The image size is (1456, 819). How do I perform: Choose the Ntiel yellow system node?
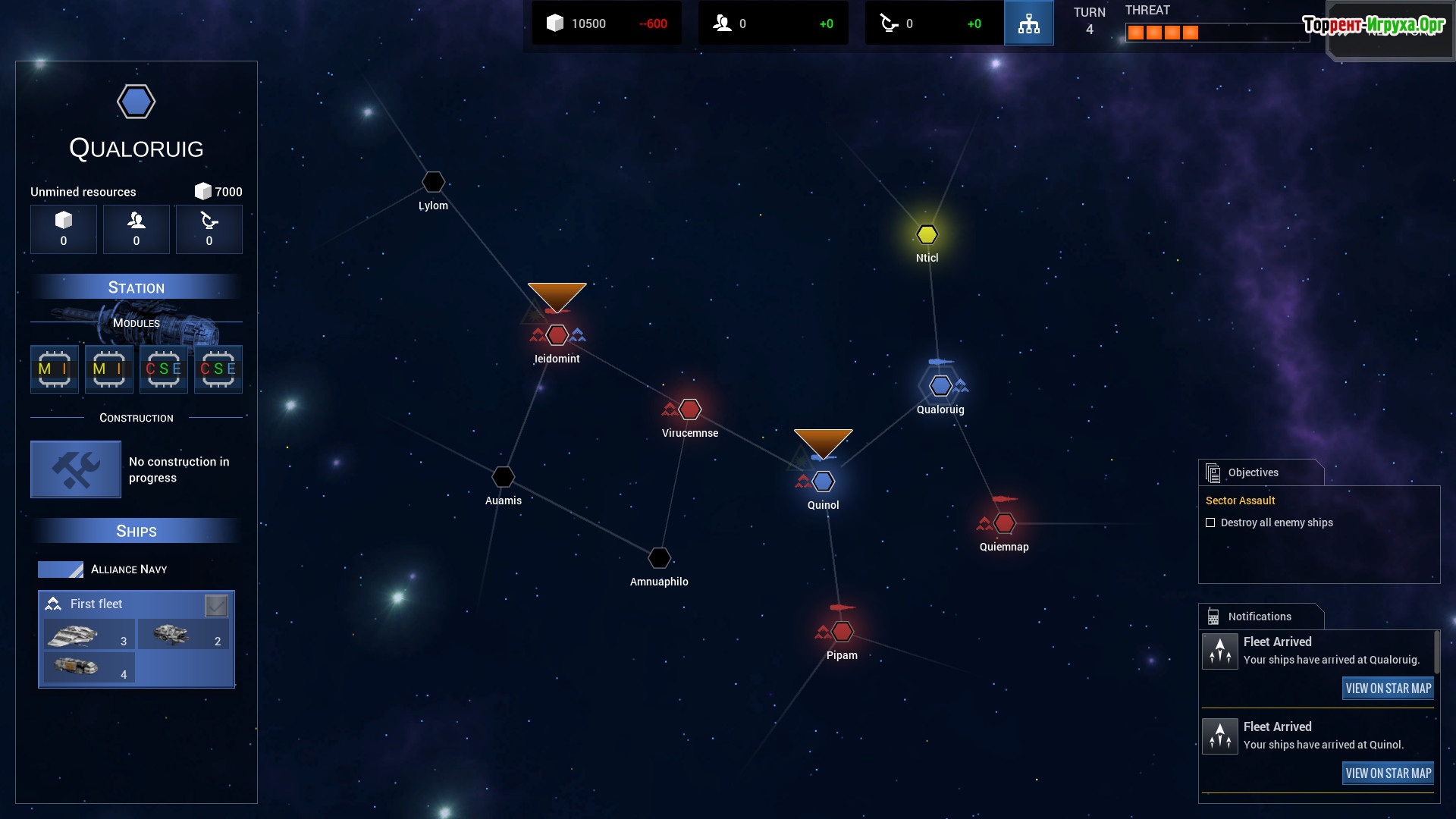click(927, 234)
